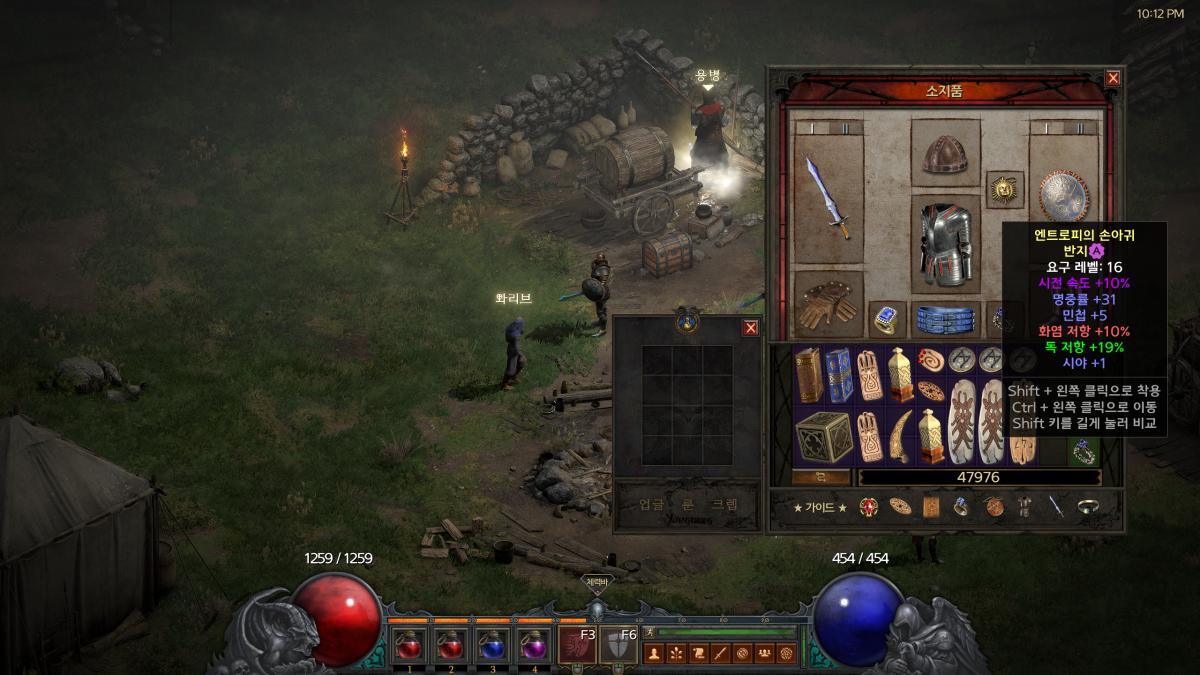Close the Horadric Cube window
Viewport: 1200px width, 675px height.
pos(751,328)
